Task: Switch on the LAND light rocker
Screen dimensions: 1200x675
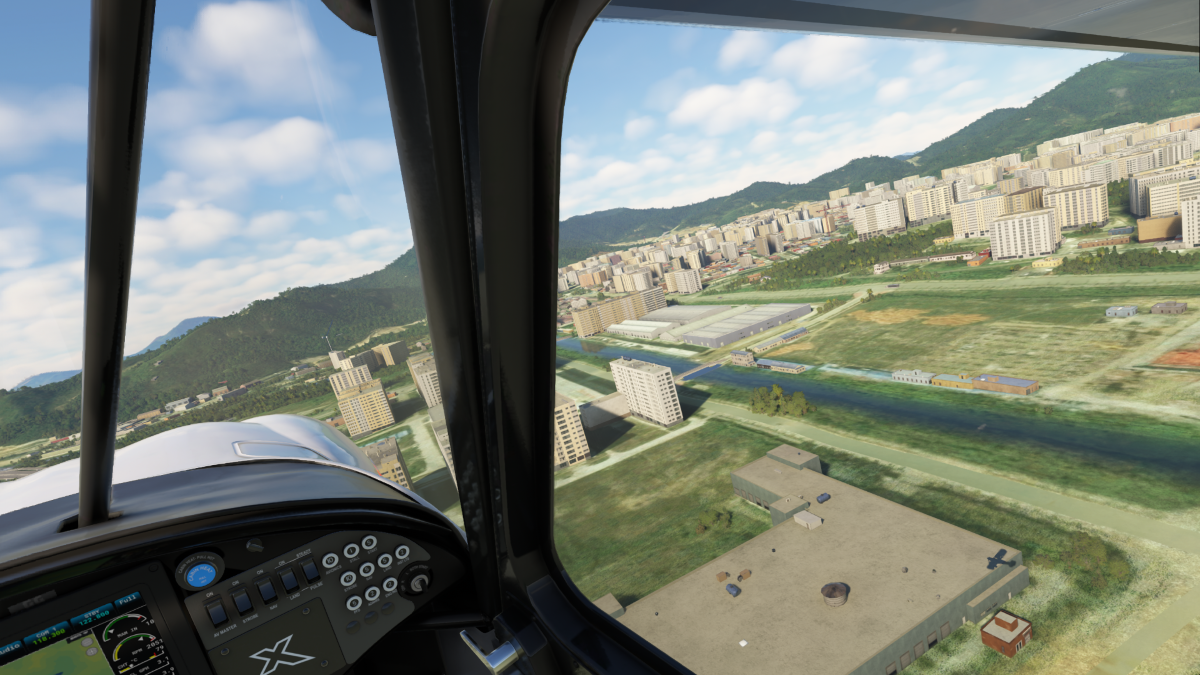Action: 289,580
